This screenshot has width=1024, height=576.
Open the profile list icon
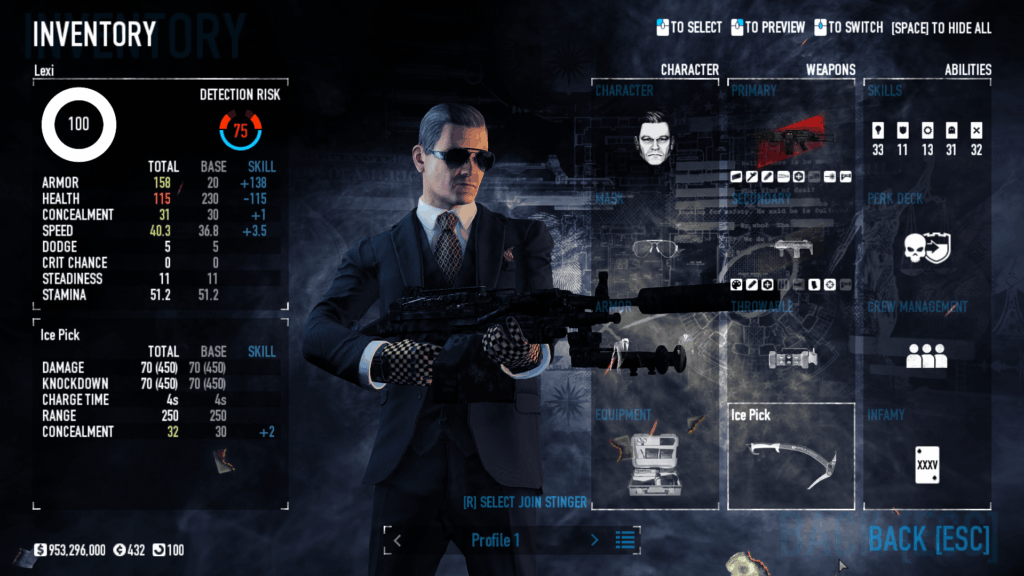pos(626,540)
